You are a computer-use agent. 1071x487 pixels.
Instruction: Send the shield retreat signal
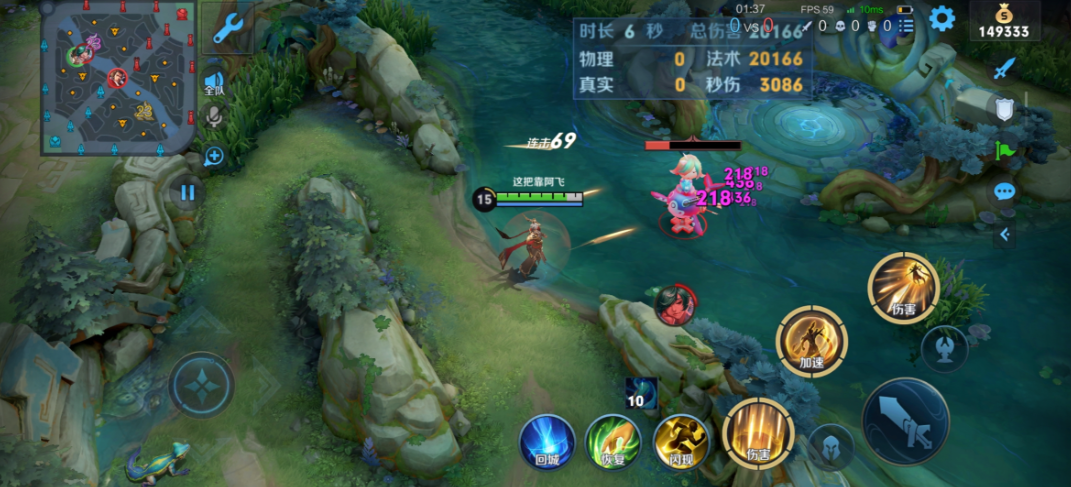(x=1004, y=109)
